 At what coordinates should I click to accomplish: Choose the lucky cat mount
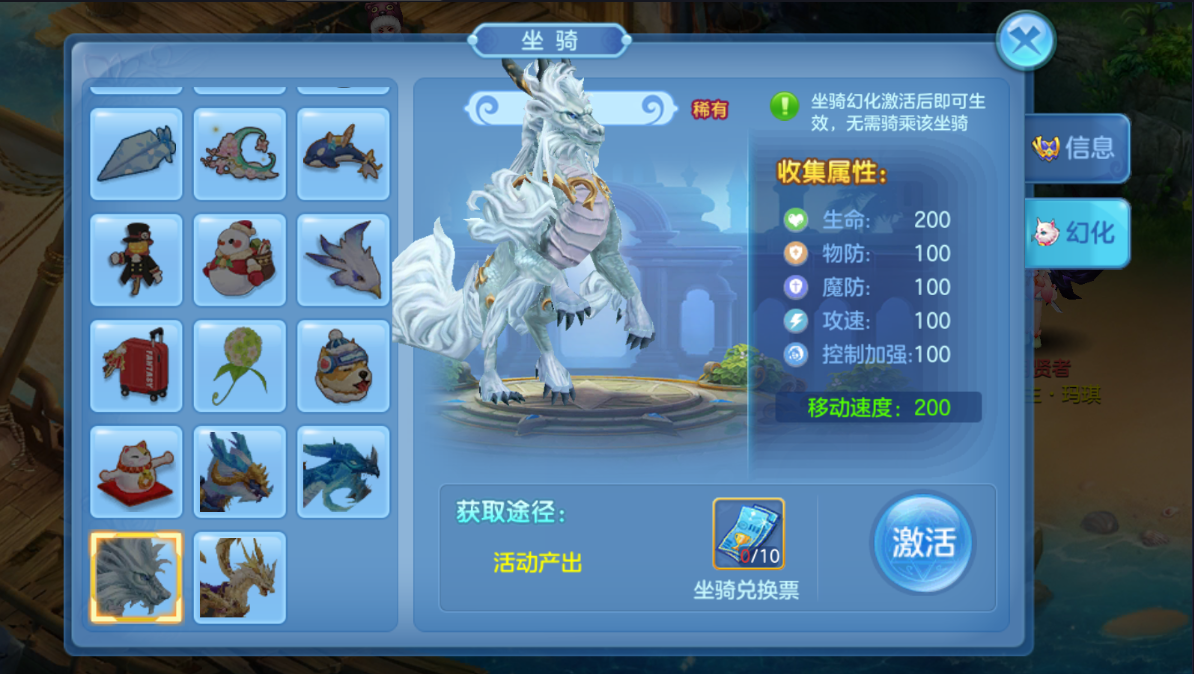pyautogui.click(x=136, y=472)
